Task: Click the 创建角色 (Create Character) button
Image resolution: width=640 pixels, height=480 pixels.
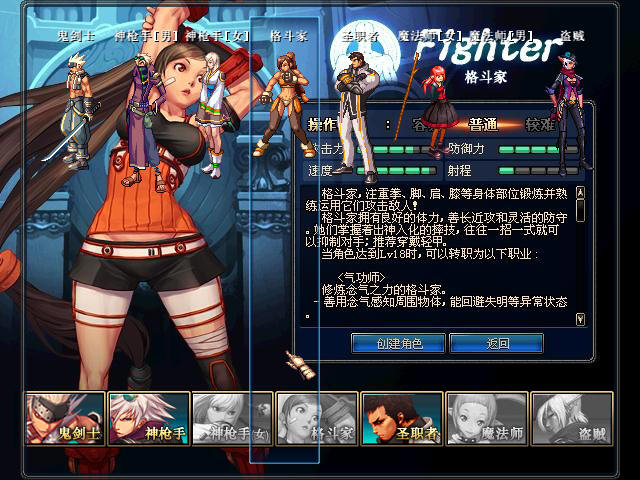Action: tap(398, 343)
